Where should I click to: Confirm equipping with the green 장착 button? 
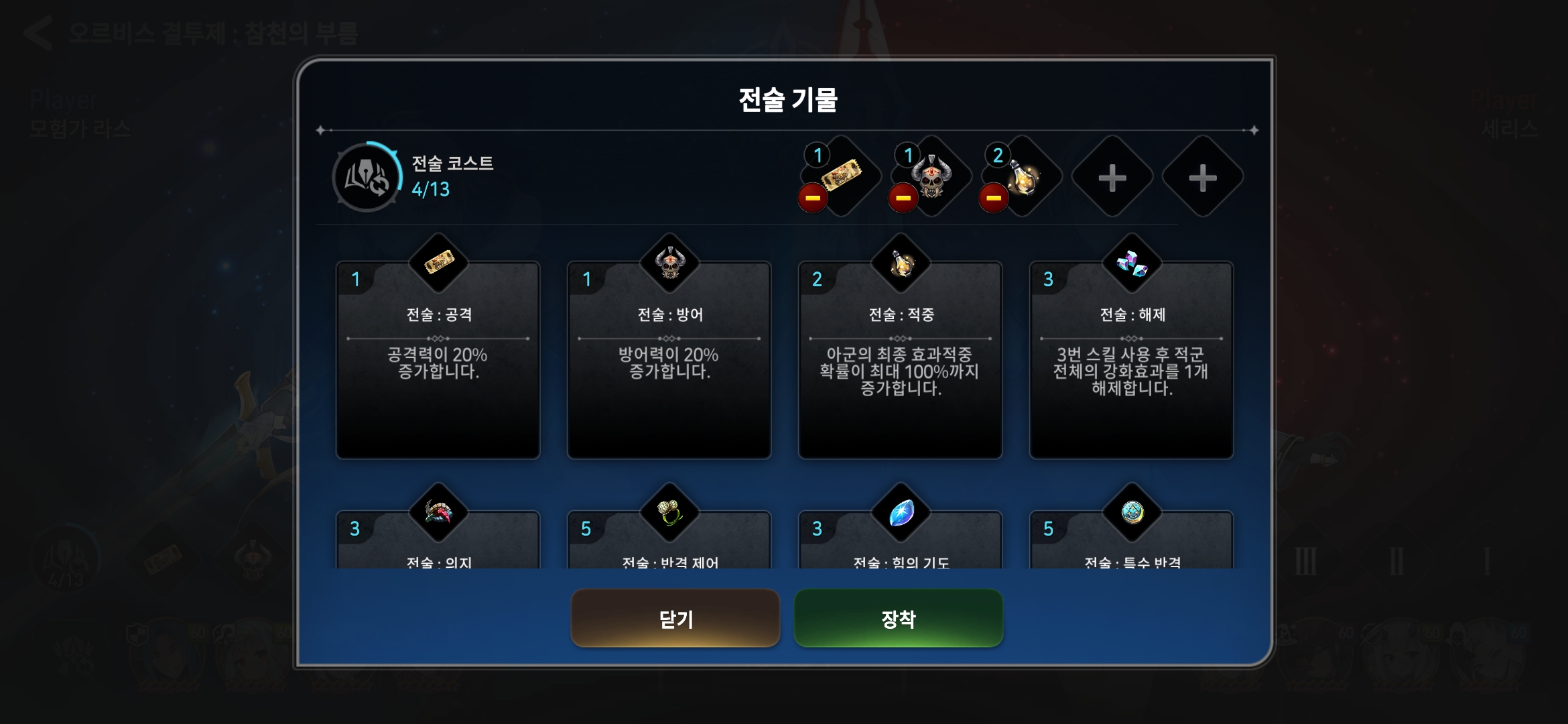pyautogui.click(x=898, y=618)
